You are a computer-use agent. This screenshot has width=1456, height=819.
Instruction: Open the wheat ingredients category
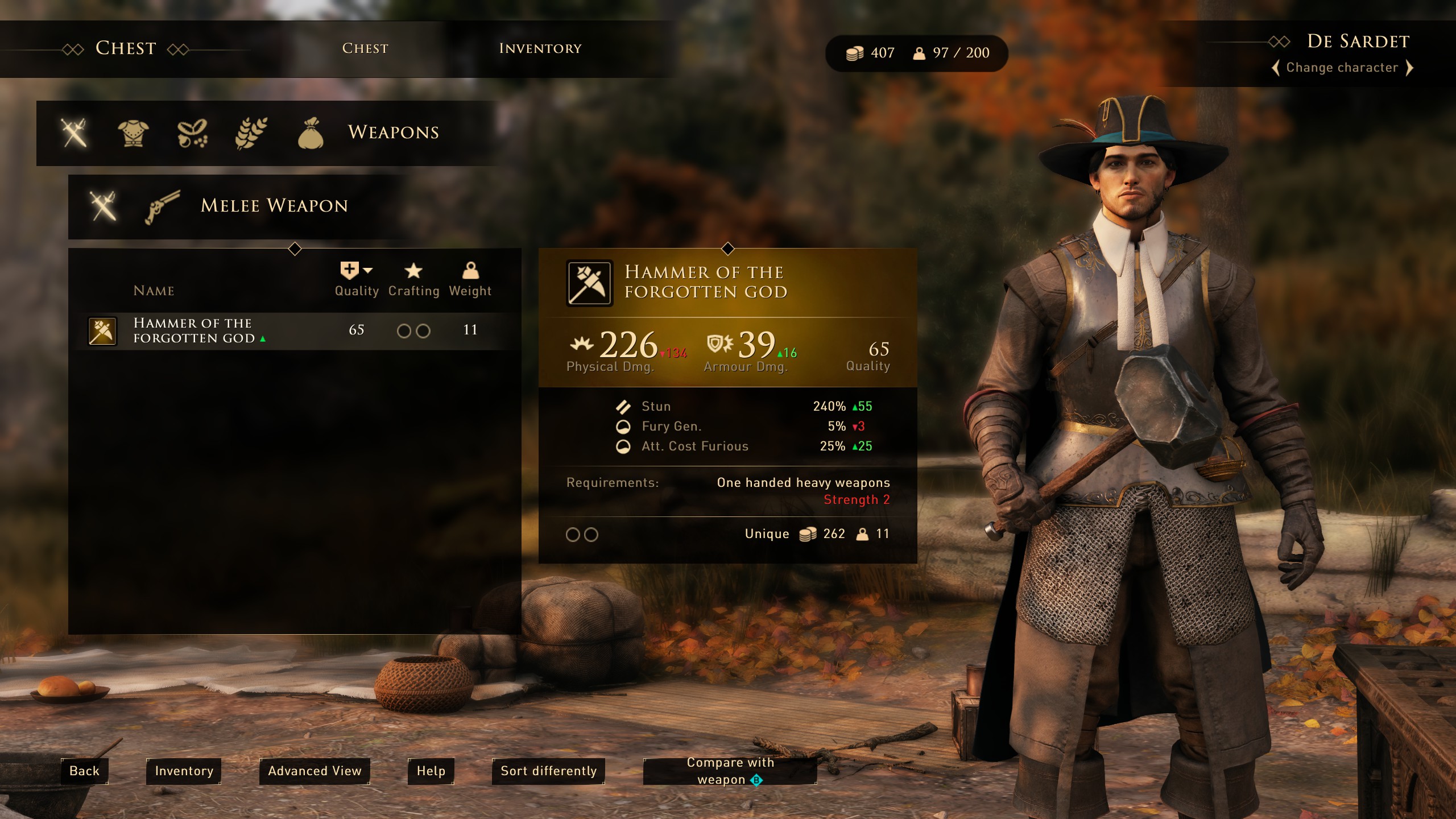(x=251, y=133)
